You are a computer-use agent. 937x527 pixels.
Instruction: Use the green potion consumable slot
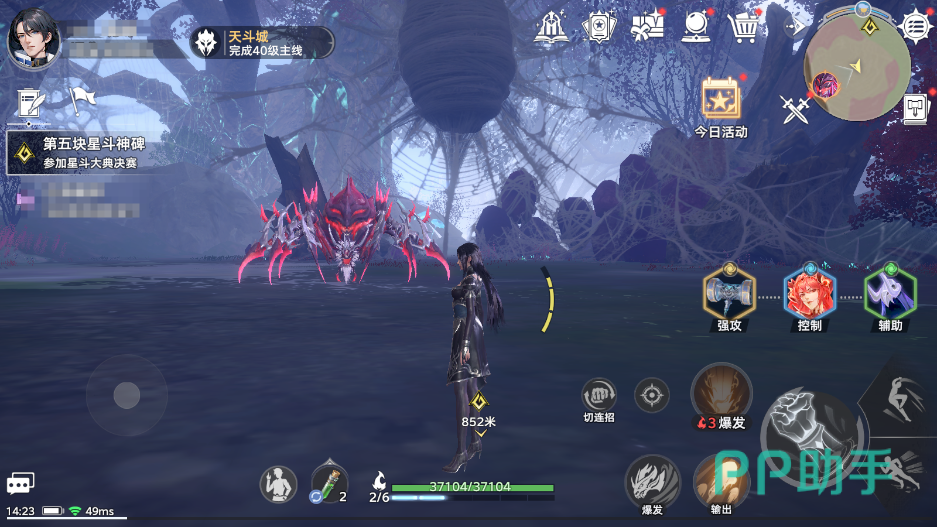click(329, 484)
